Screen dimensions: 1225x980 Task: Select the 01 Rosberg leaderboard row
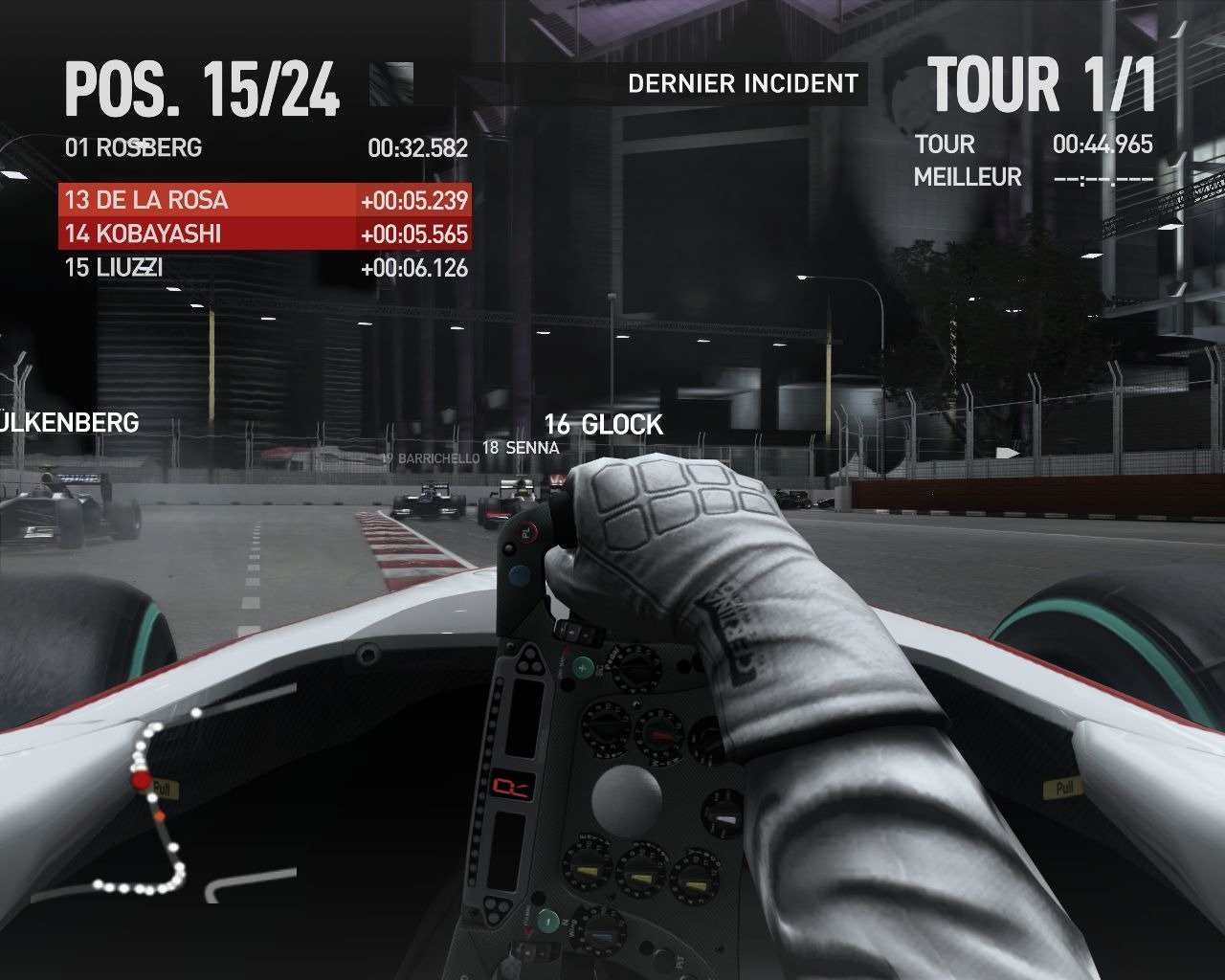265,147
